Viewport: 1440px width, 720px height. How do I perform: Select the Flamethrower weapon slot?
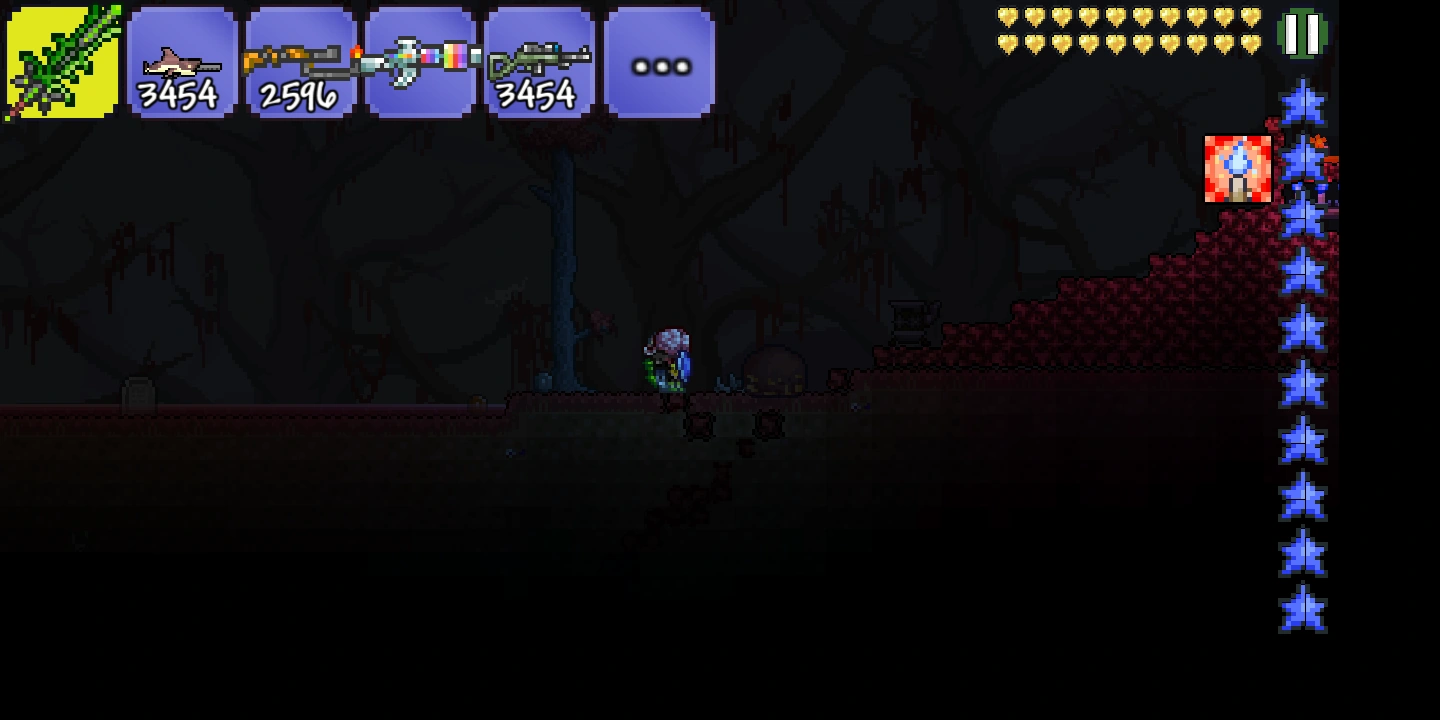pos(300,60)
